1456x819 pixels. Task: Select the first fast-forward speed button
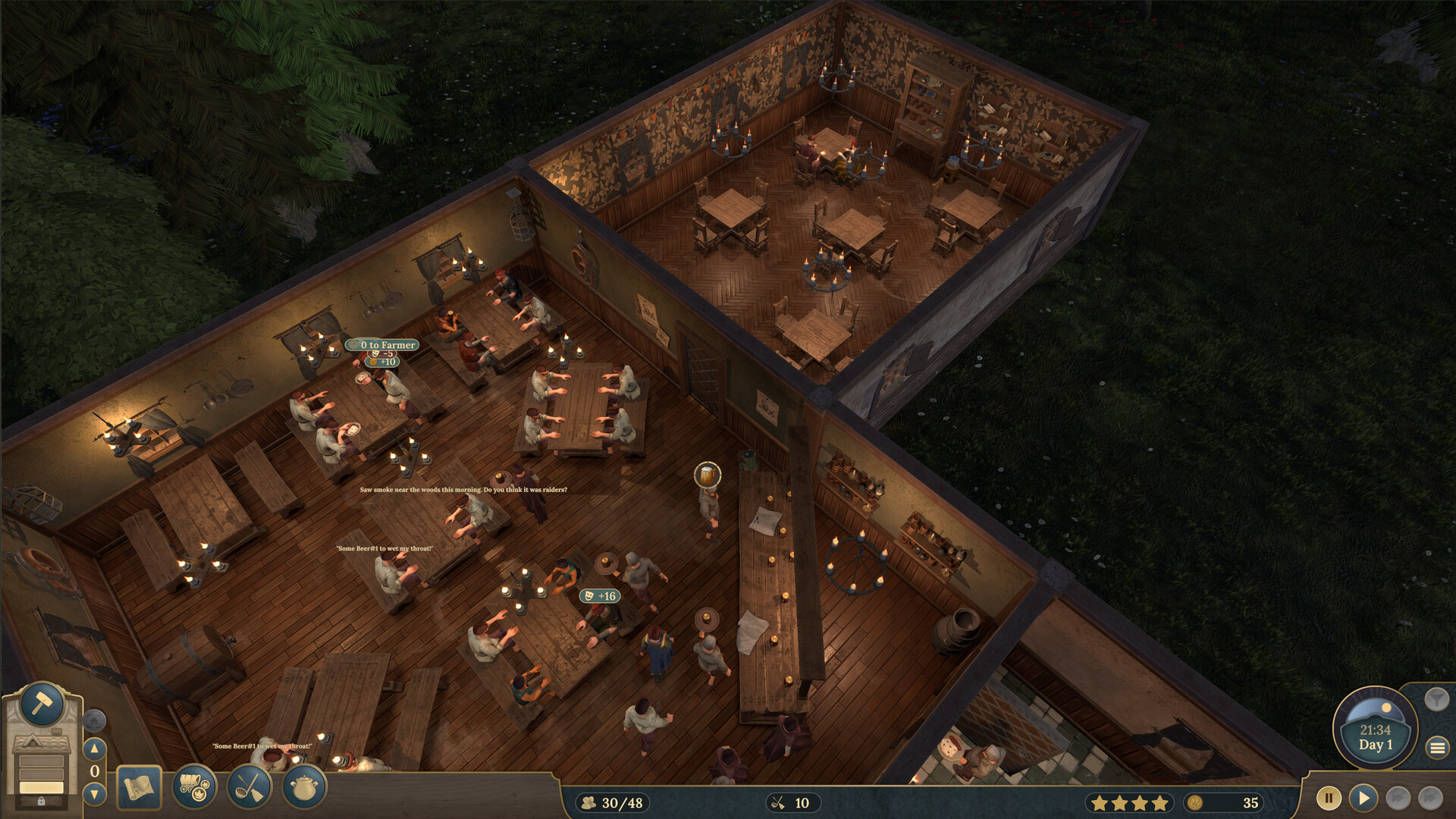click(1398, 798)
